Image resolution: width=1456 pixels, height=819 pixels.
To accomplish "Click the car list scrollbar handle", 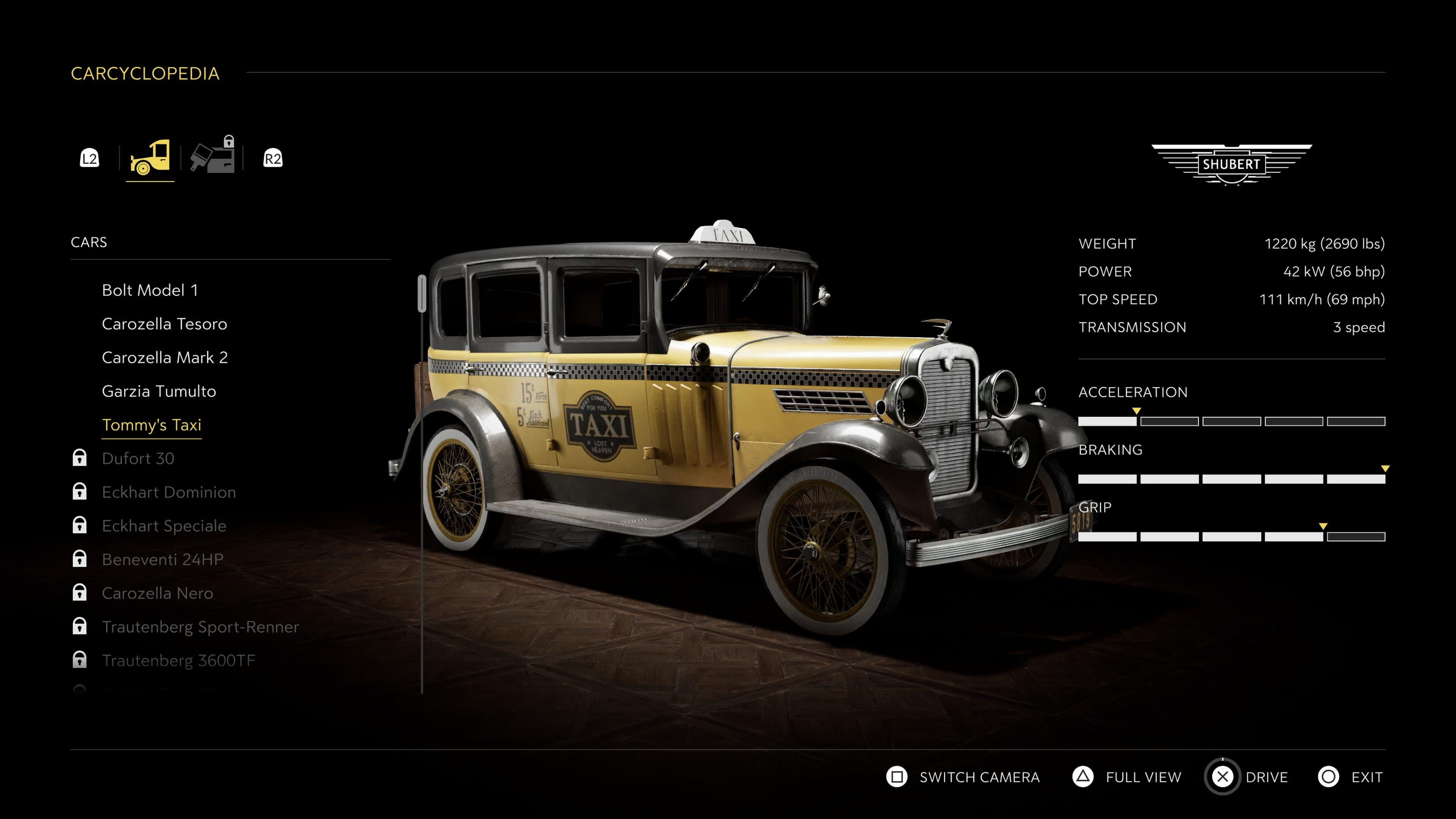I will tap(422, 293).
